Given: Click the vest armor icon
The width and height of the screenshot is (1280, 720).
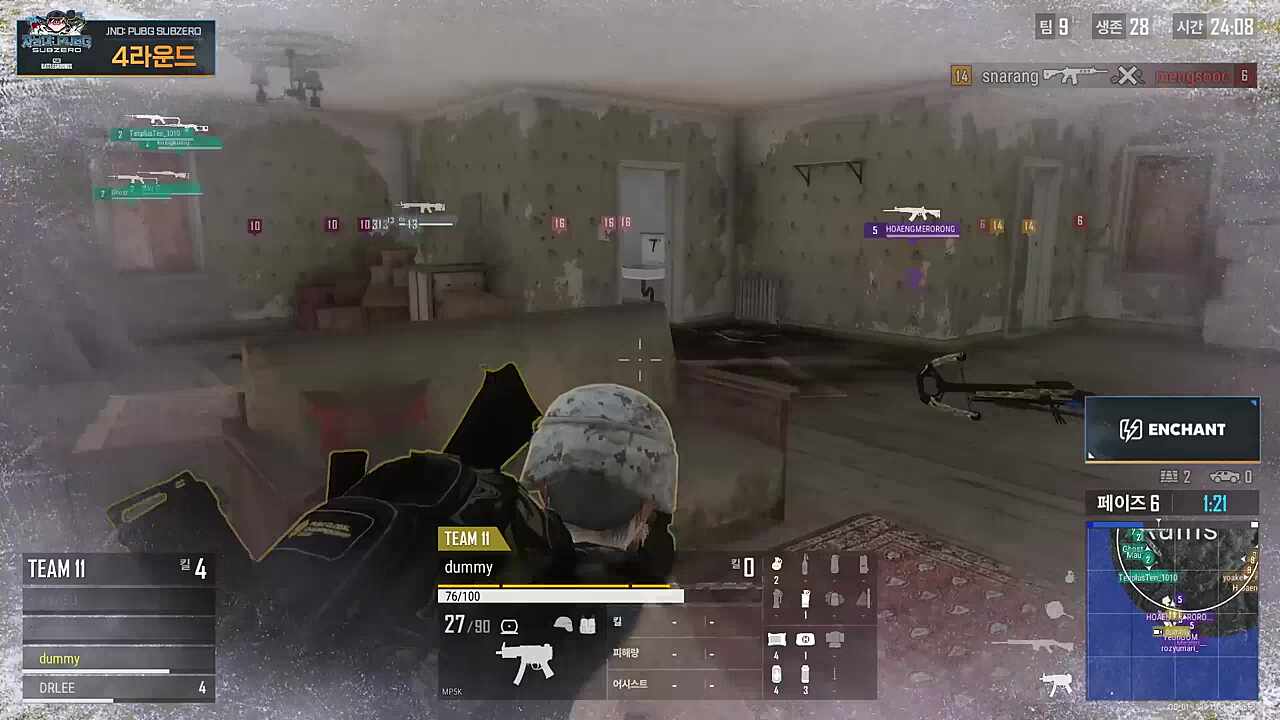Looking at the screenshot, I should (x=587, y=625).
